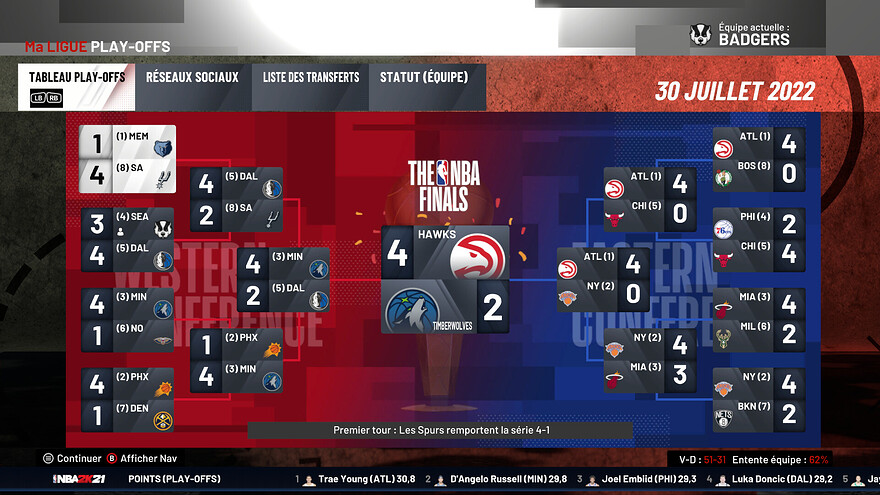Open the ATL vs NY conference final
Viewport: 880px width, 495px height.
[602, 280]
